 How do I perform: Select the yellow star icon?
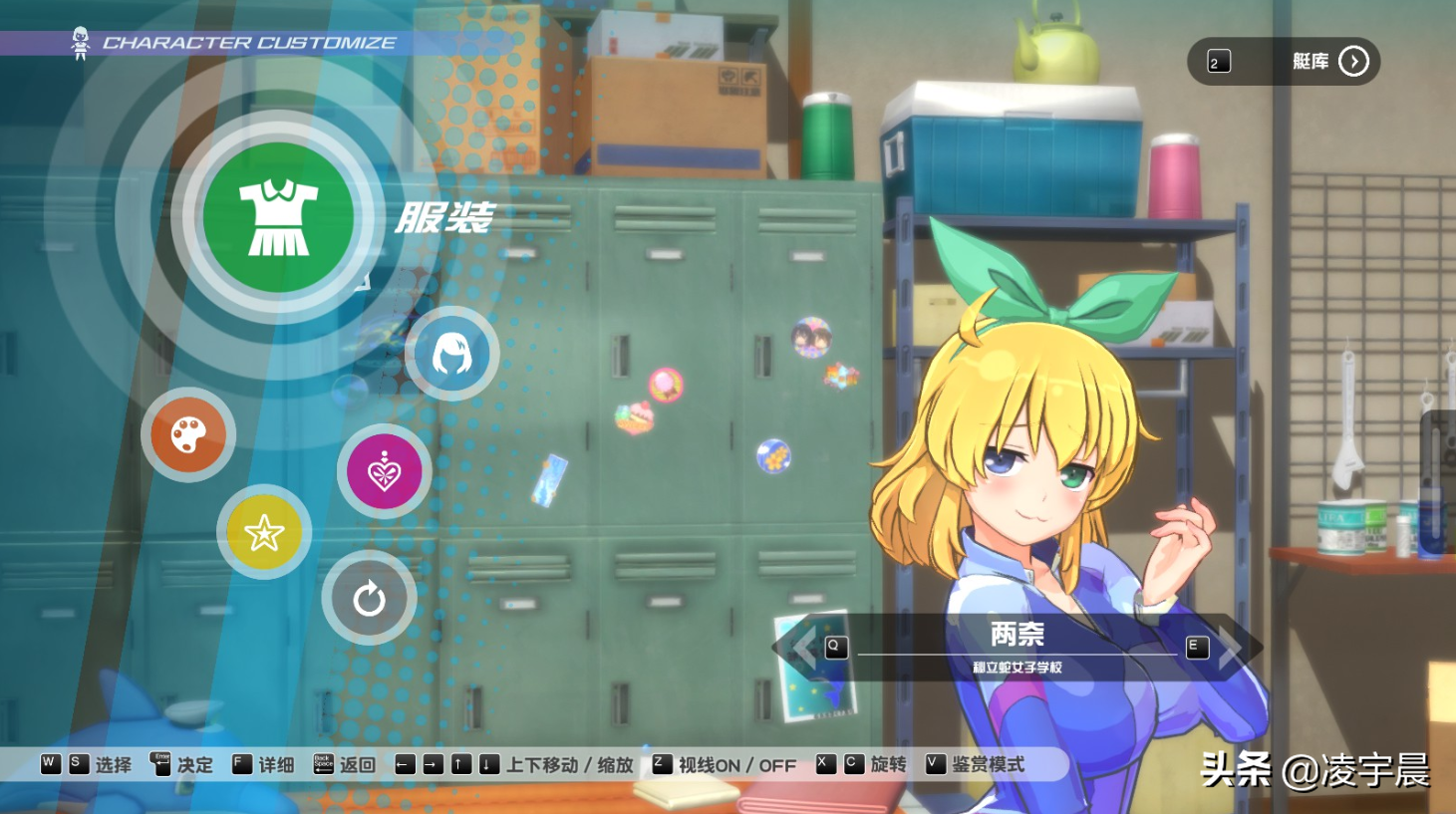(x=264, y=533)
